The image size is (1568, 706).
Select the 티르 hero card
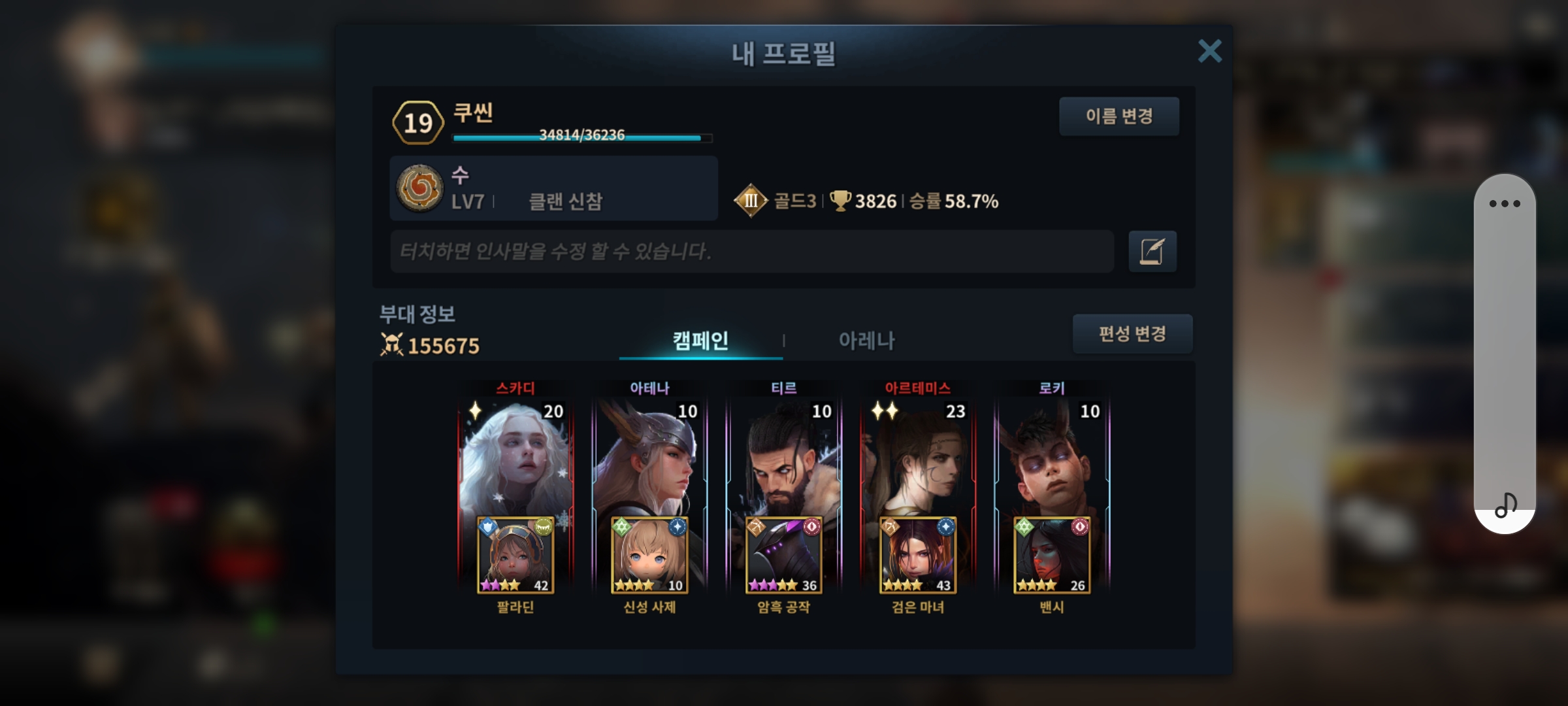click(x=783, y=458)
